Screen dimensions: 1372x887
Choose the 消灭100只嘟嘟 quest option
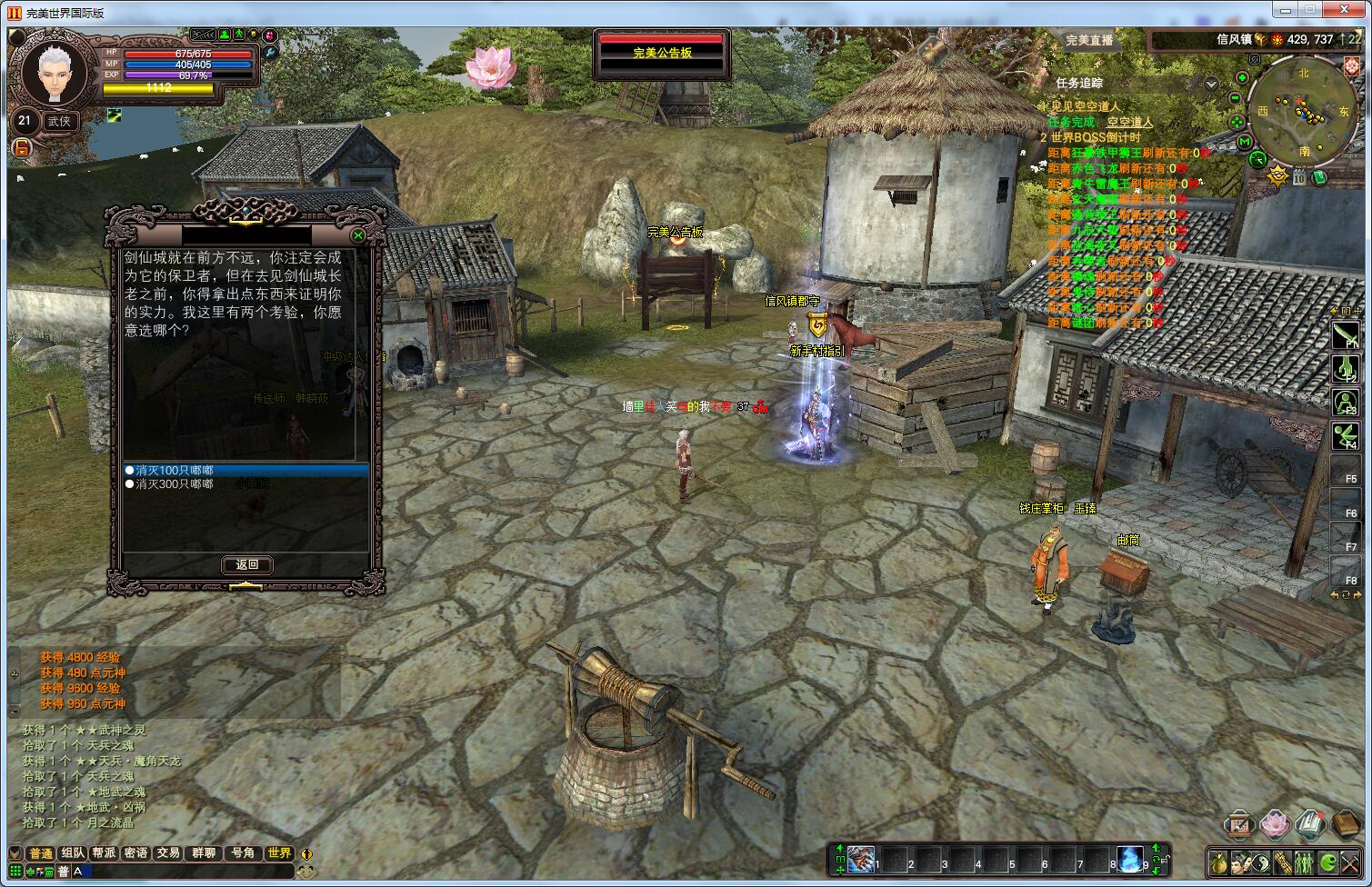point(175,471)
